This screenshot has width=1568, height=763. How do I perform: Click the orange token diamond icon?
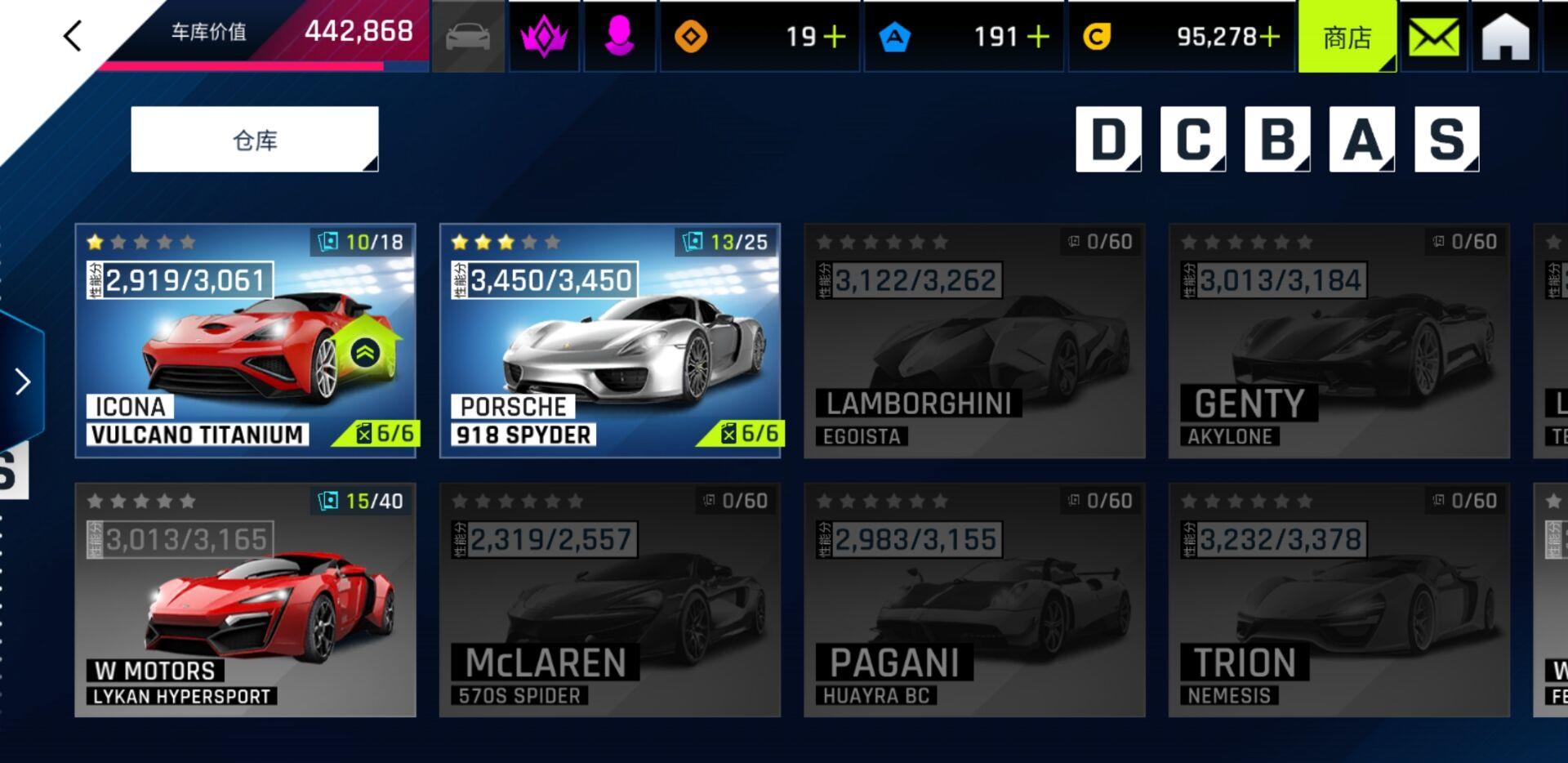click(693, 36)
